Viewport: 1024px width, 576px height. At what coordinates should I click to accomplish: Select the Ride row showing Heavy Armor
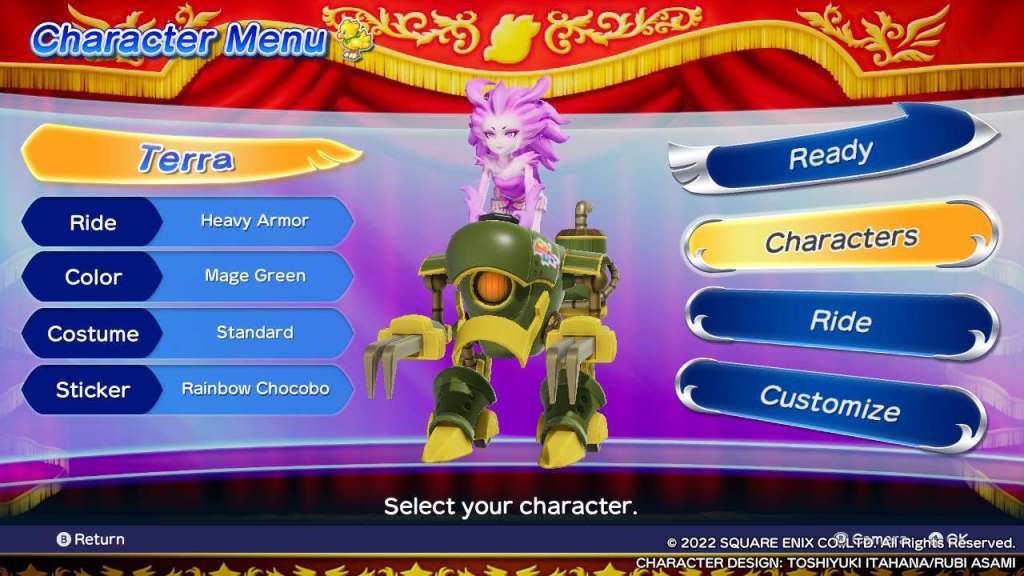pyautogui.click(x=187, y=221)
